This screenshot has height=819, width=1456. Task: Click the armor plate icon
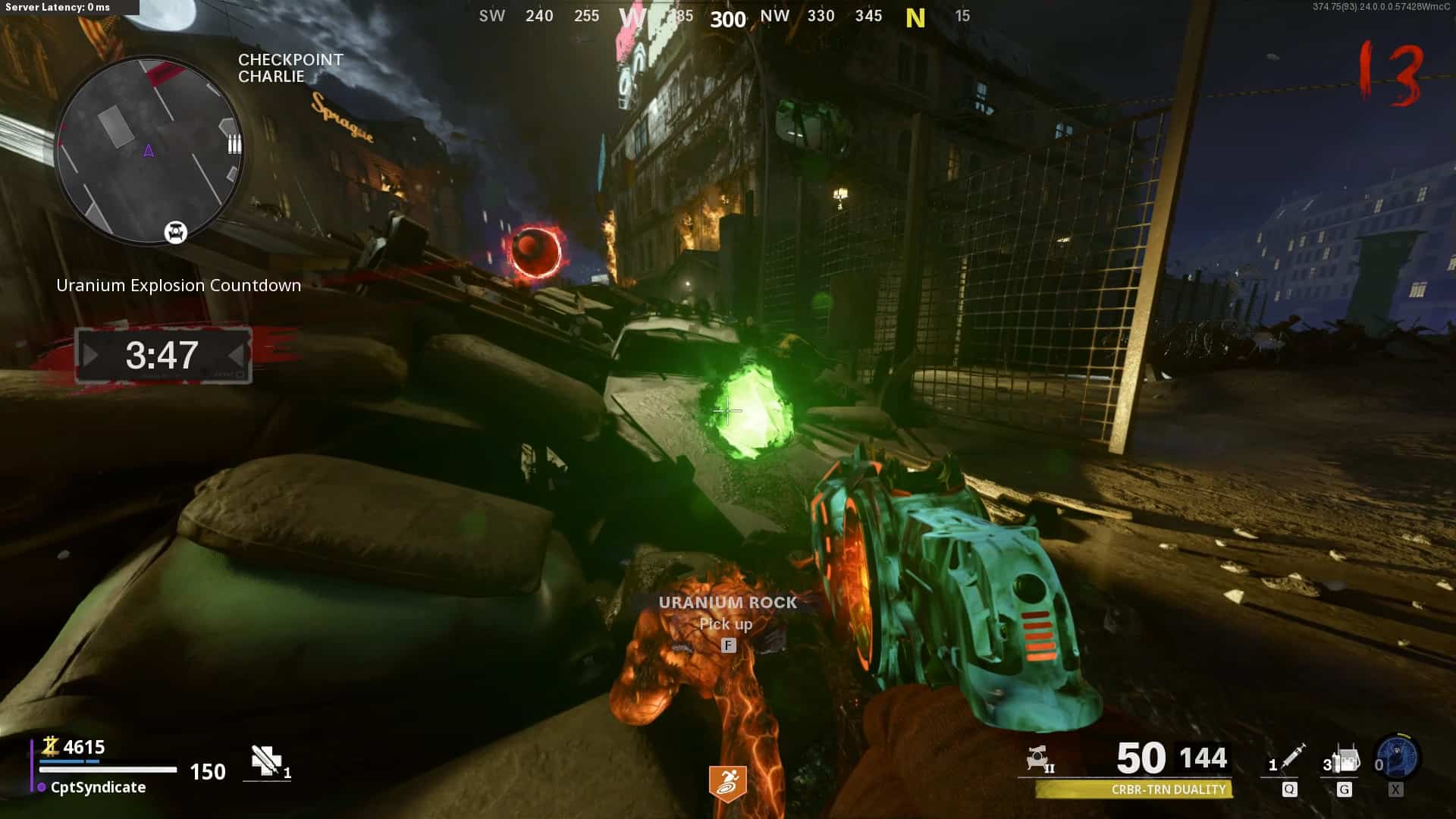click(266, 761)
